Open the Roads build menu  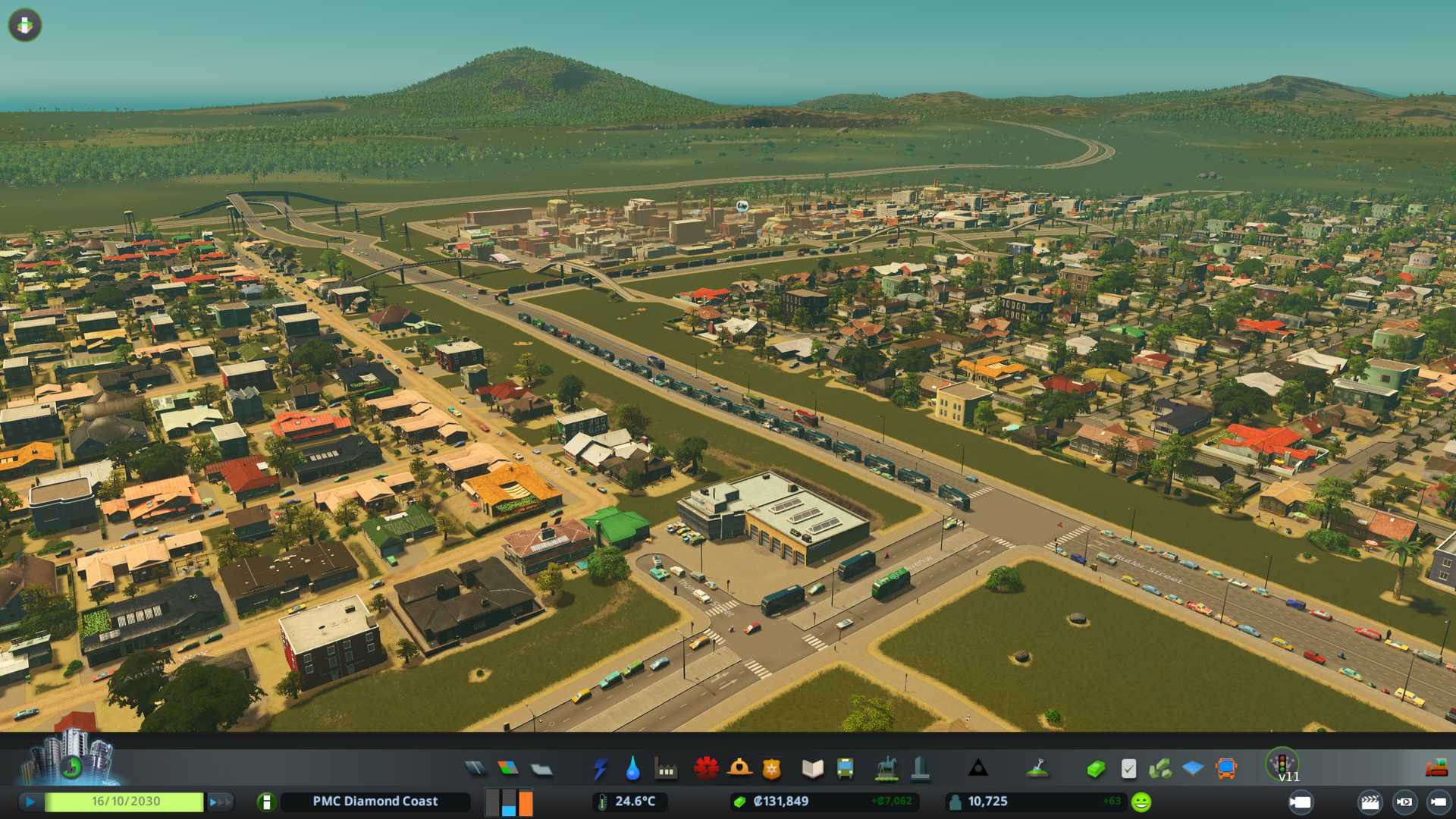(475, 769)
